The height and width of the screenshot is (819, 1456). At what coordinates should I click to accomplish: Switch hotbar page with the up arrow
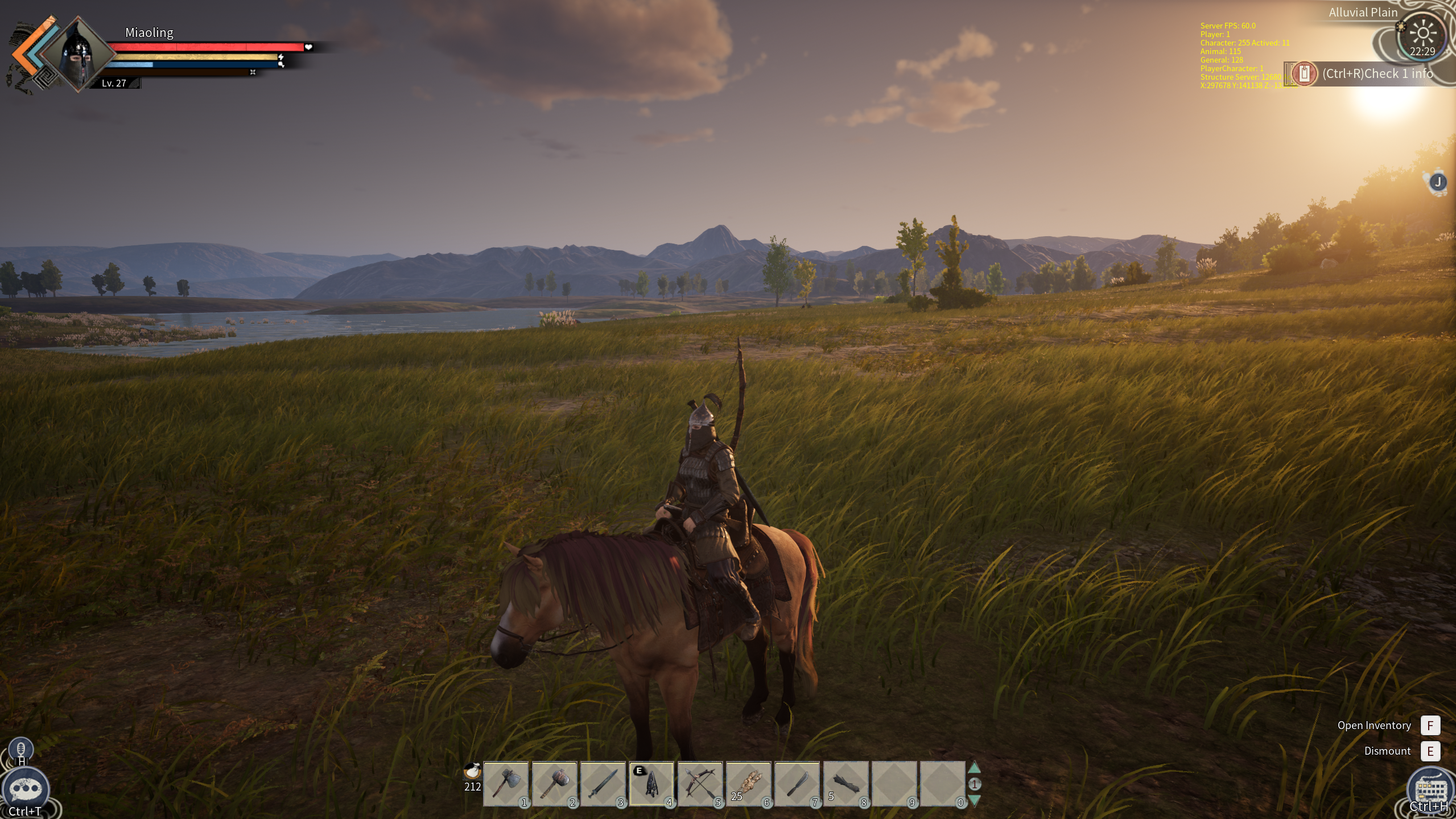click(x=974, y=768)
